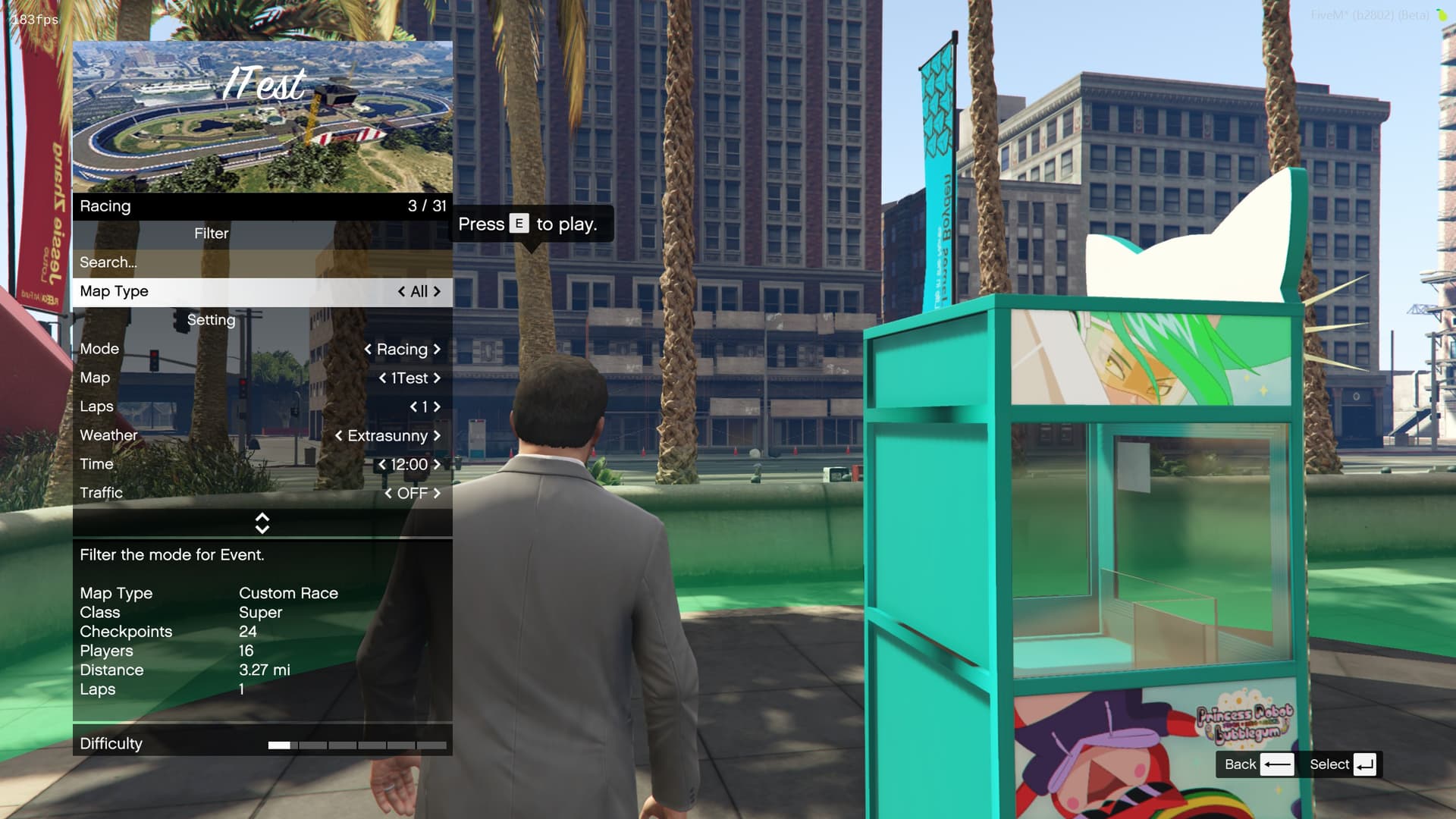Screen dimensions: 1456x819
Task: Open the Search field
Action: pos(108,262)
